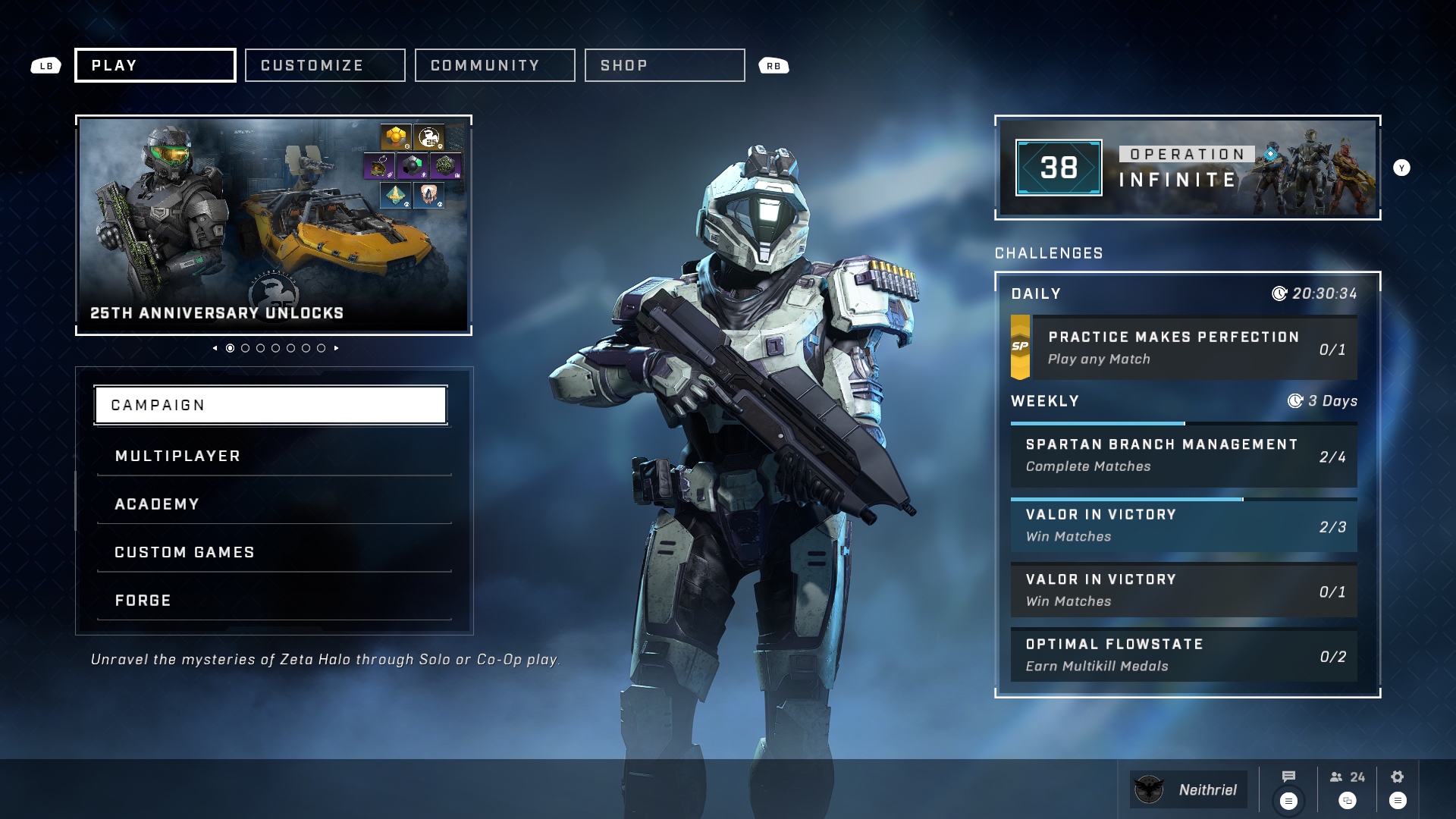The image size is (1456, 819).
Task: Open the chat speech bubble icon
Action: coord(1288,777)
